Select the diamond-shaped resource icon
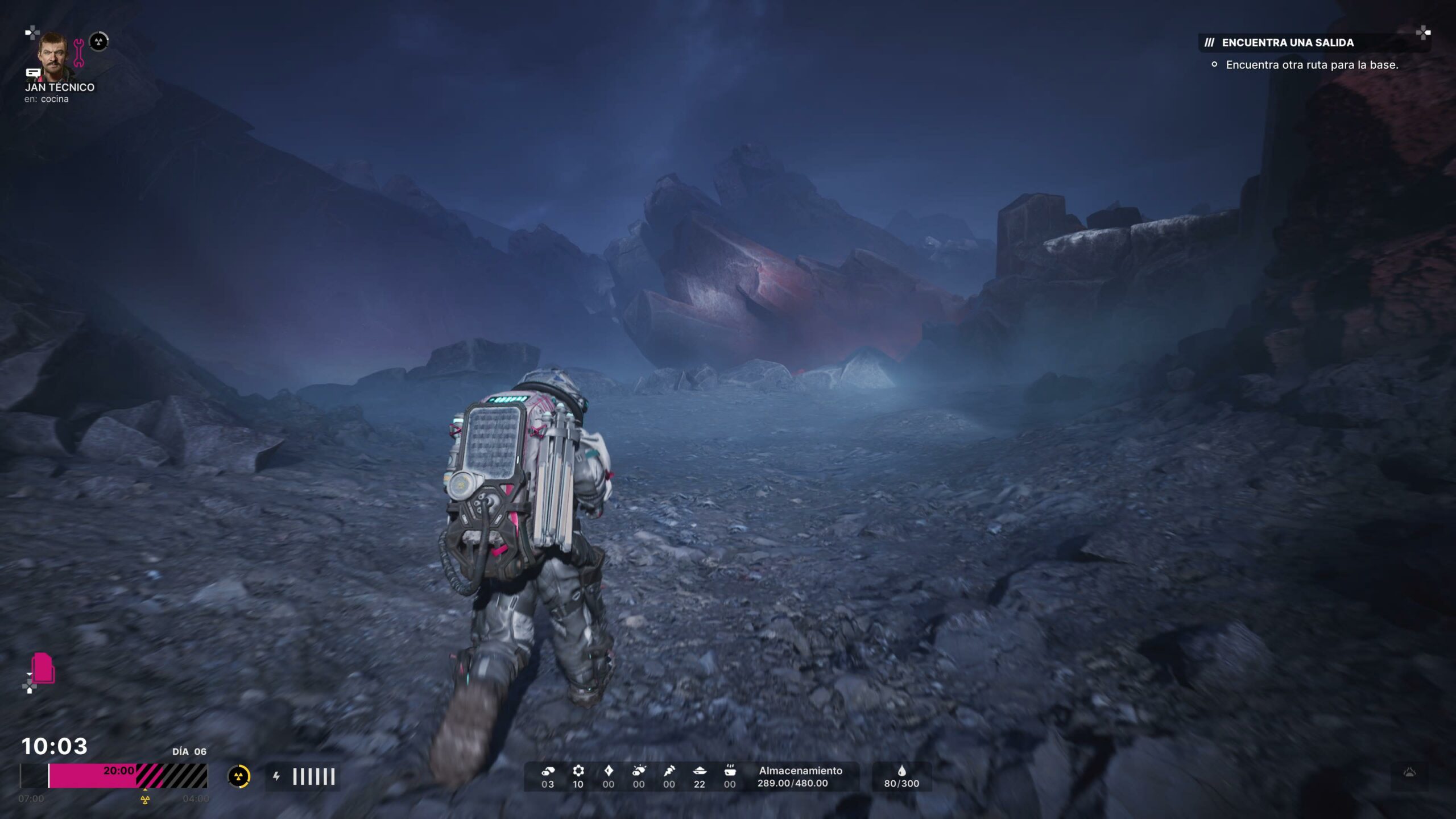 point(609,771)
